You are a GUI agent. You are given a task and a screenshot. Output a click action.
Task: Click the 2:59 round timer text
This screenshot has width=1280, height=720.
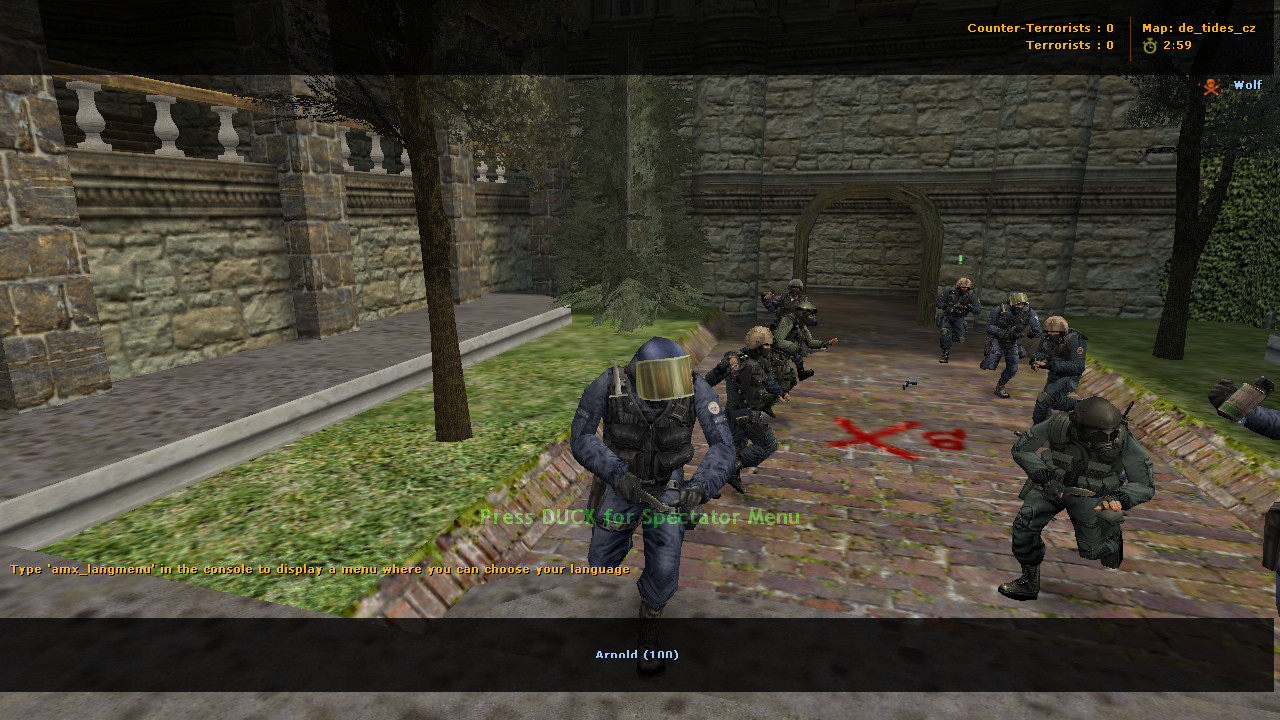[1176, 44]
